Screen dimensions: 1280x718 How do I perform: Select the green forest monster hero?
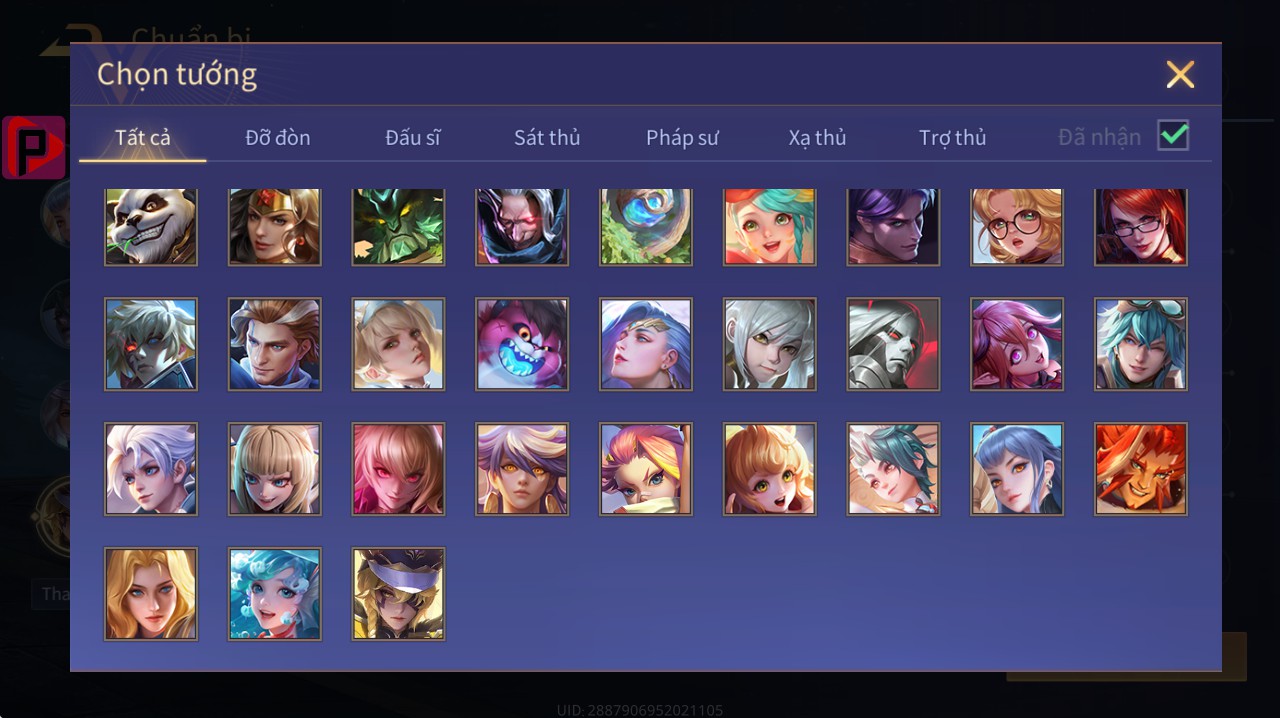click(x=398, y=226)
